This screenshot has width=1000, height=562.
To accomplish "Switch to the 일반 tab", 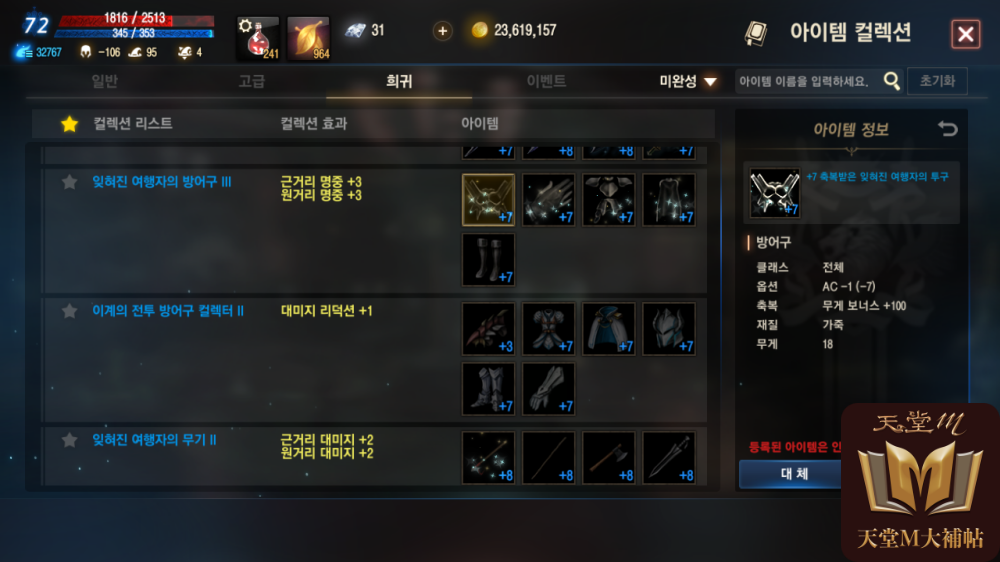I will tap(105, 82).
